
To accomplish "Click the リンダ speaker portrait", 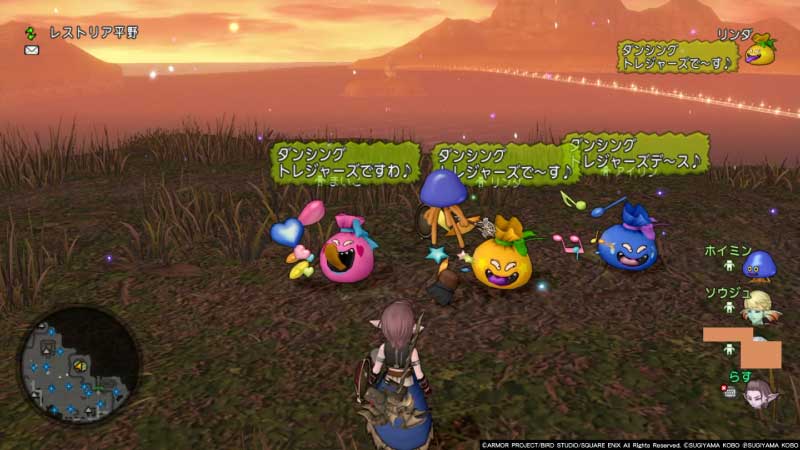I will point(760,50).
